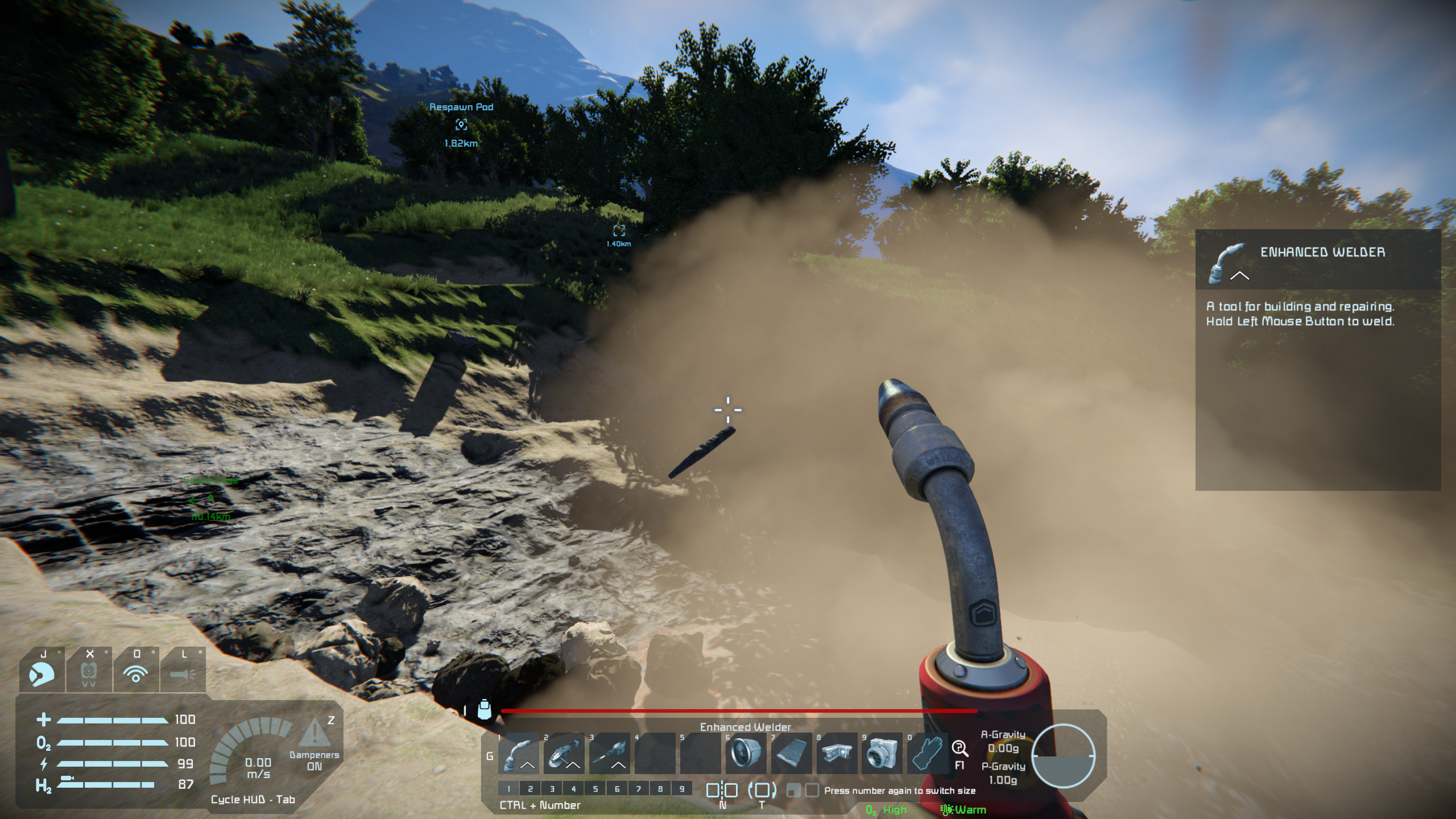Select the vent block in slot 9
The height and width of the screenshot is (819, 1456).
point(882,753)
